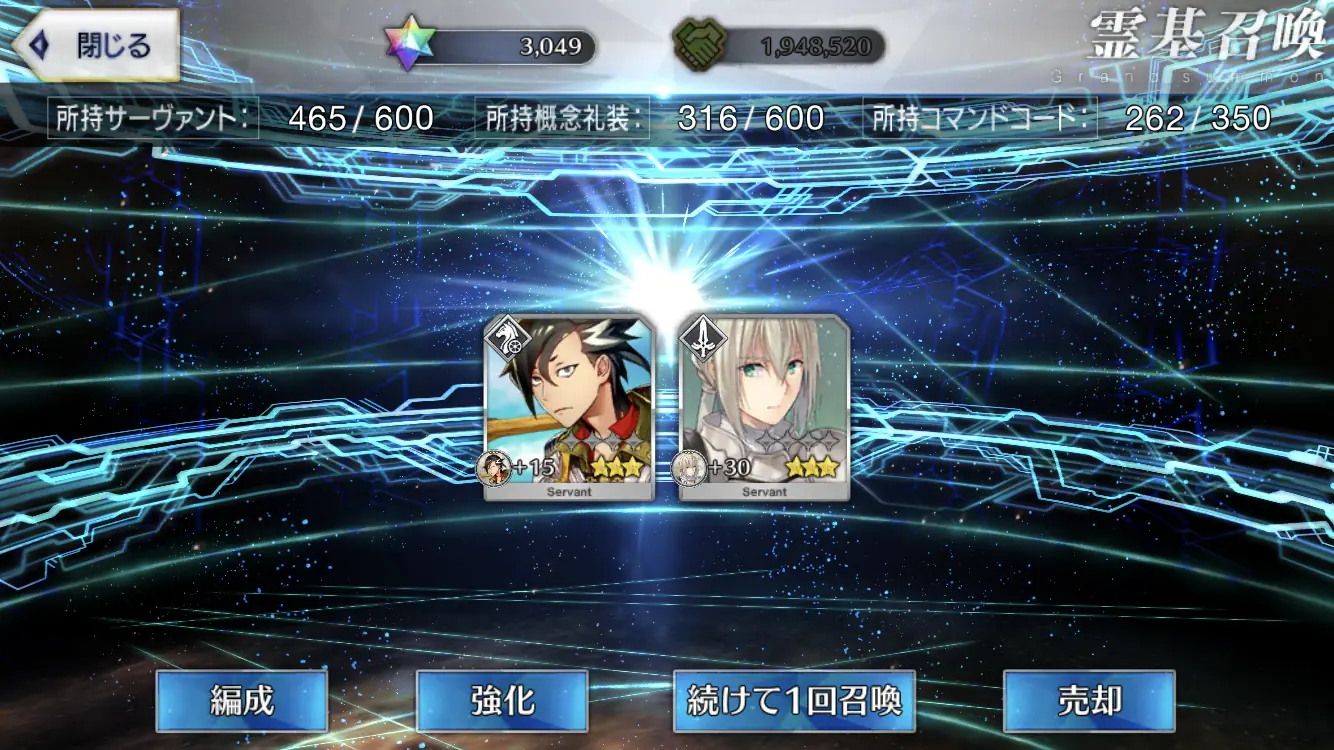Open the 編成 formation menu
The height and width of the screenshot is (750, 1334).
pyautogui.click(x=242, y=701)
